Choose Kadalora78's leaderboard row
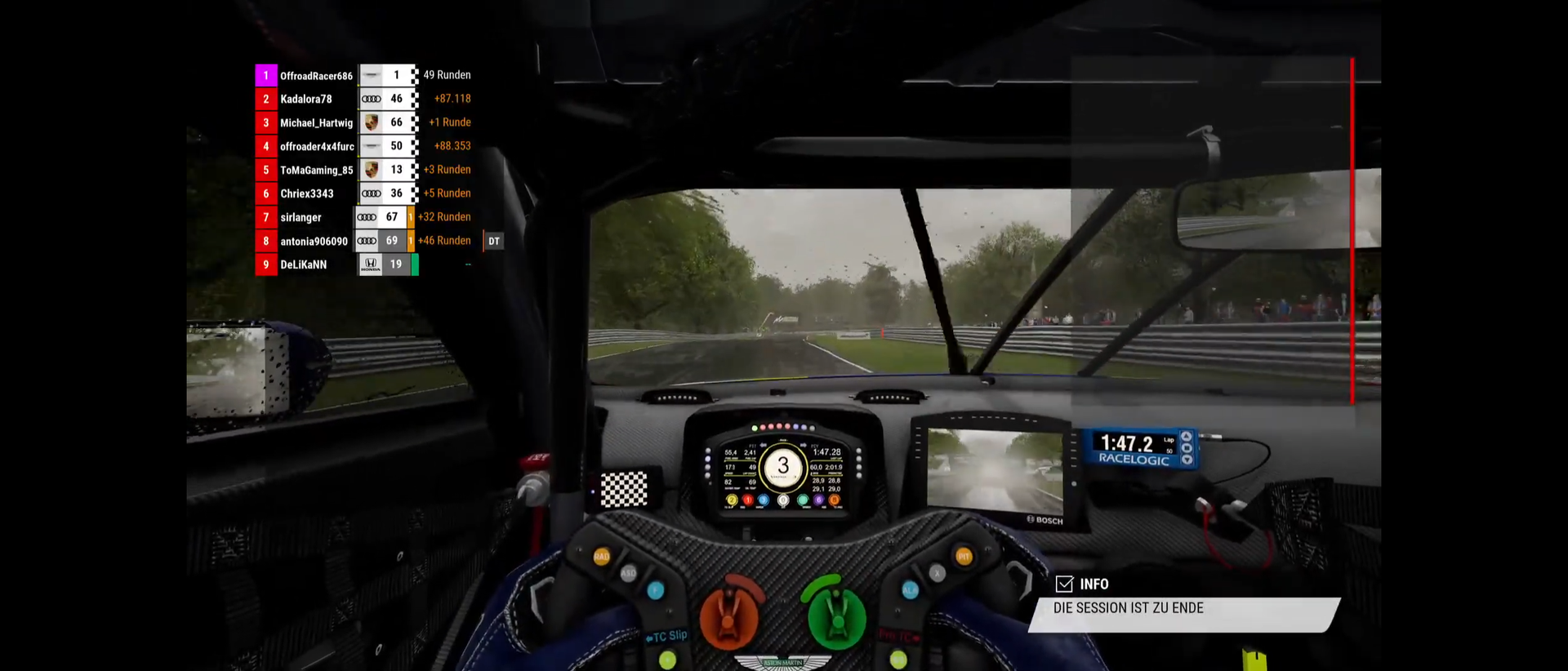The image size is (1568, 671). (306, 100)
